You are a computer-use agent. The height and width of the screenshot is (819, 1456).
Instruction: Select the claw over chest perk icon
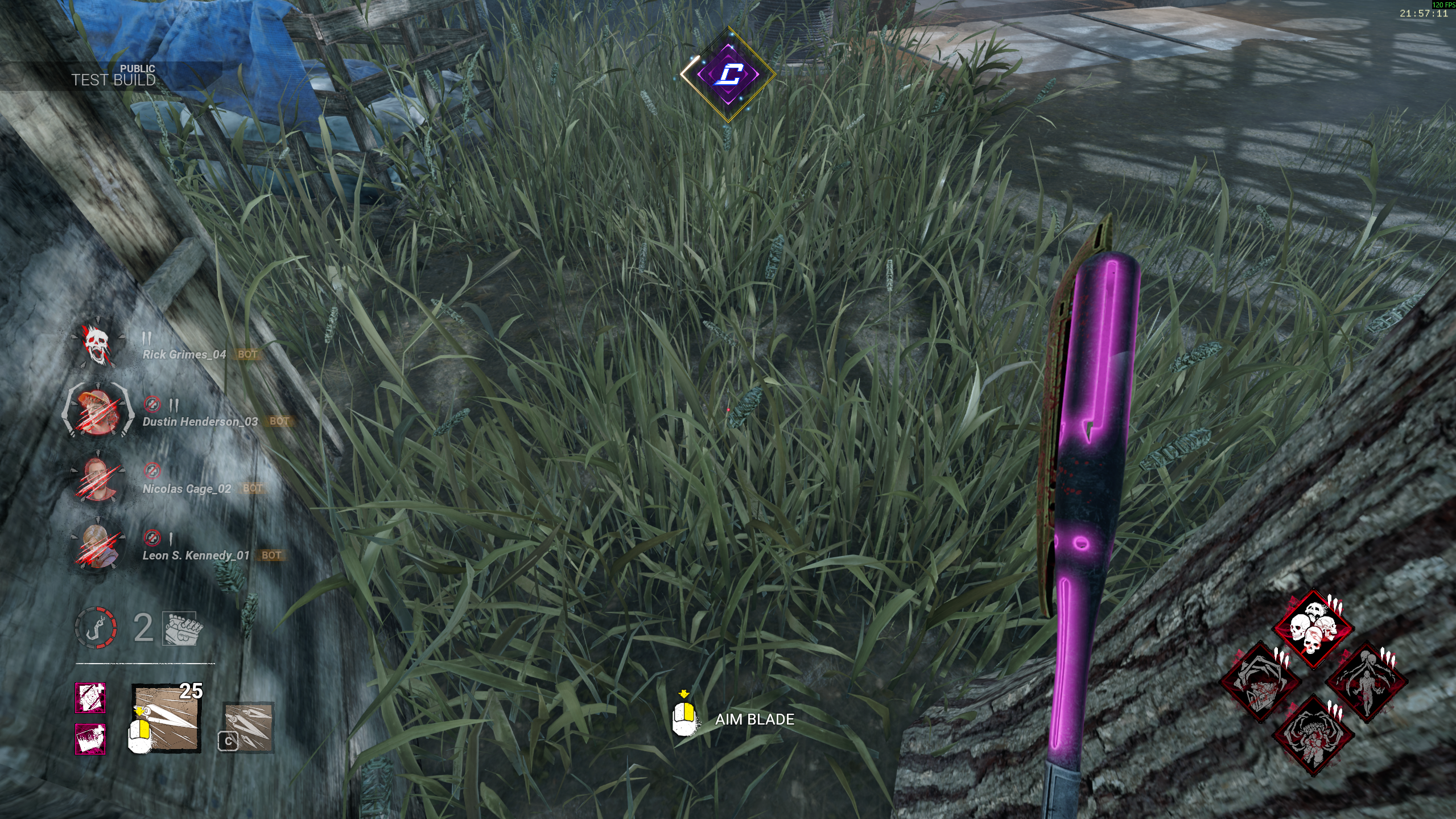point(1260,682)
